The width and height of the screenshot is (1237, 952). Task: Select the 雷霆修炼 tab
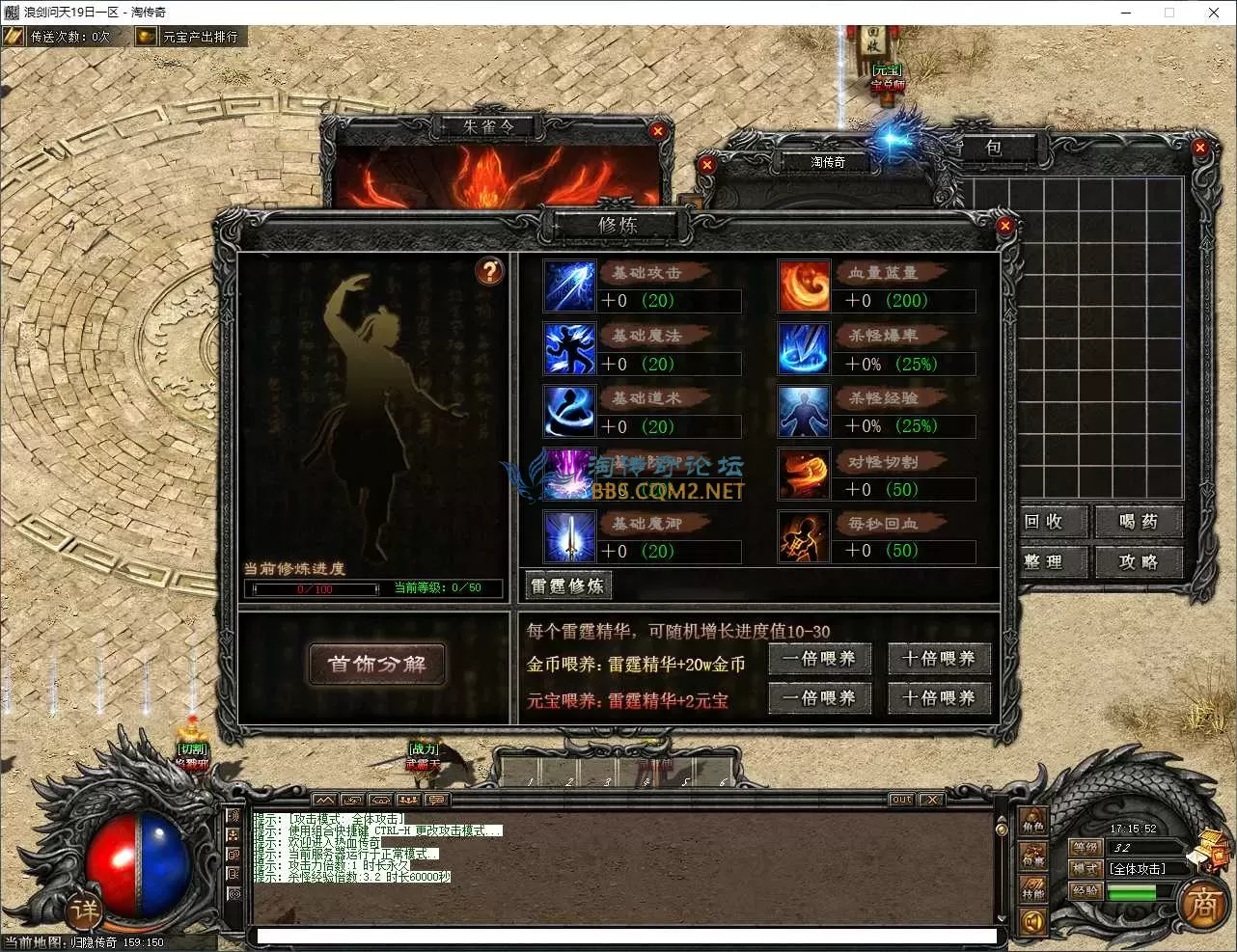pyautogui.click(x=567, y=585)
